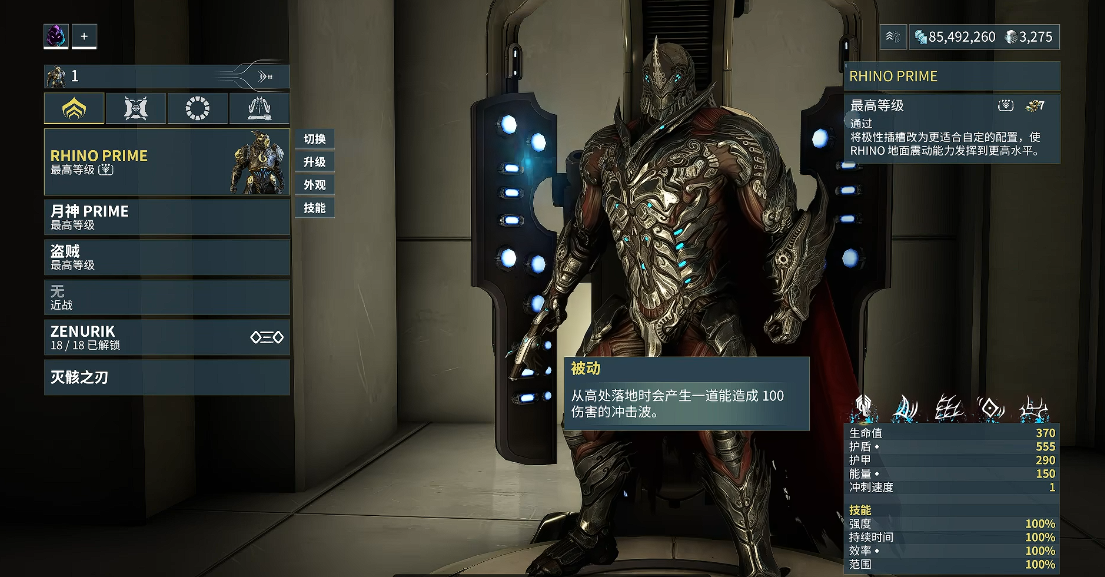
Task: Switch to the crossed-weapons companion tab
Action: pos(137,108)
